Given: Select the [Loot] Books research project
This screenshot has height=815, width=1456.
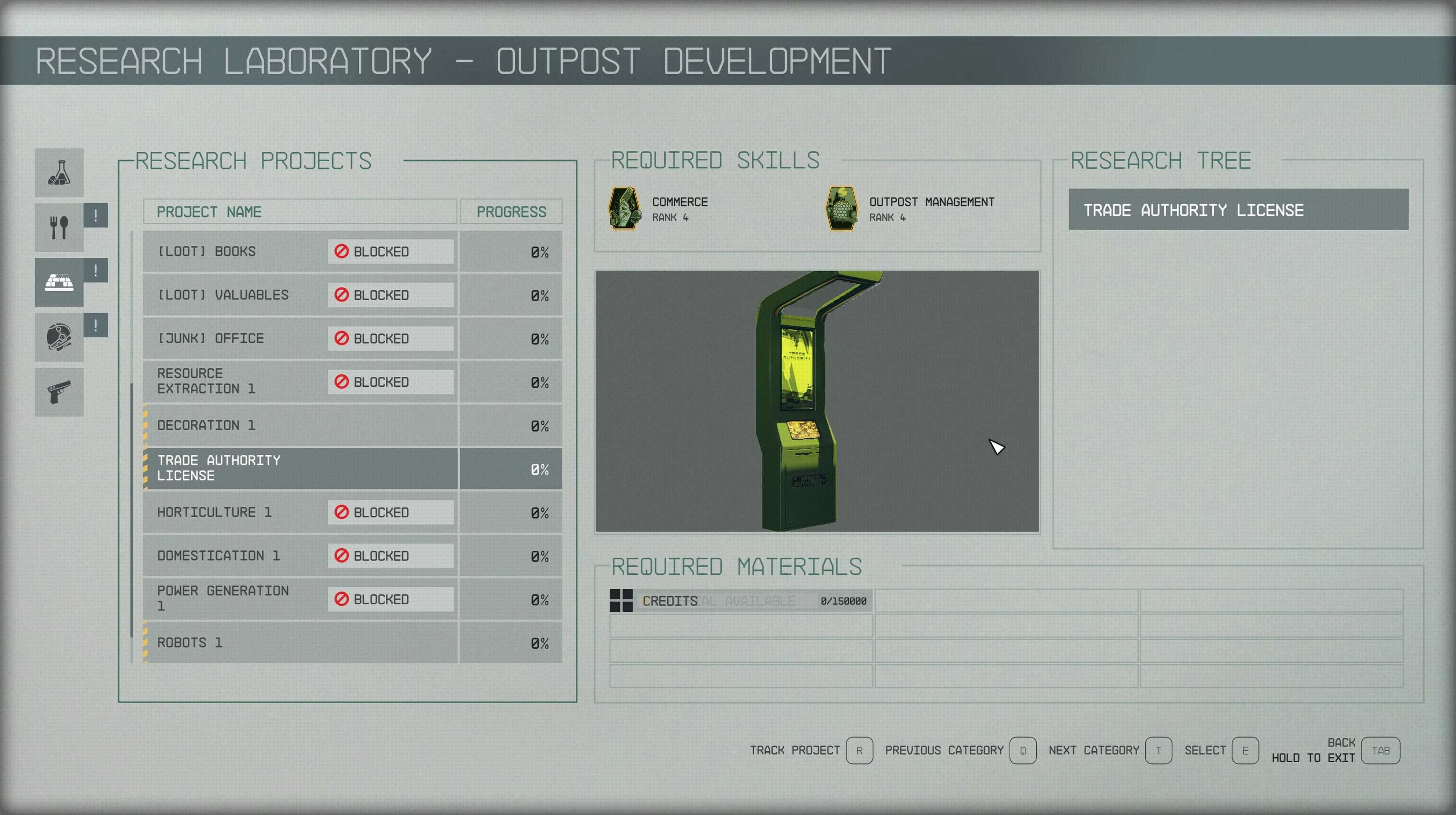Looking at the screenshot, I should tap(300, 252).
